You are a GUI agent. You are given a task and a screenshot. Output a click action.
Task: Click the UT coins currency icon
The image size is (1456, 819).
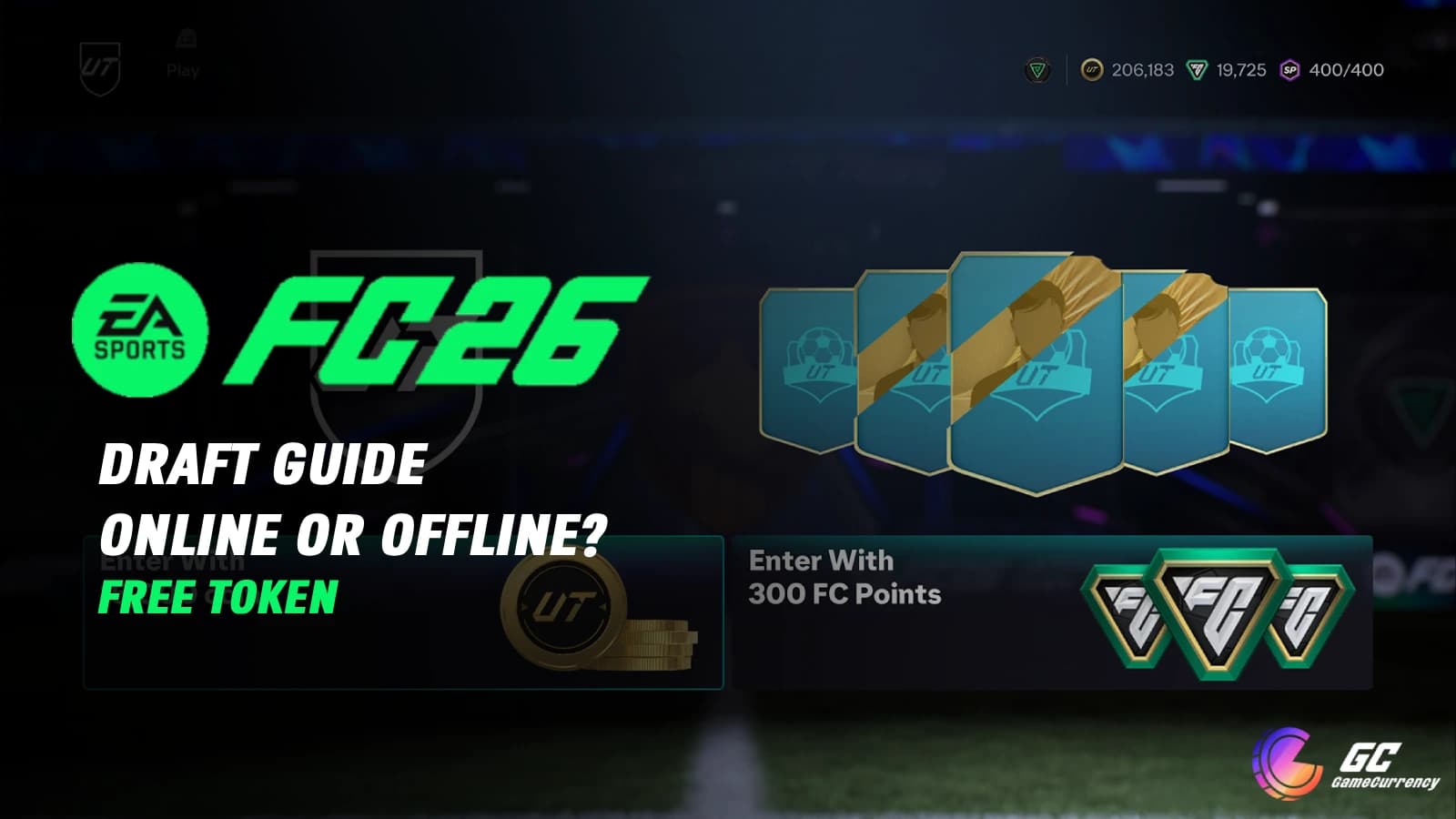pyautogui.click(x=1093, y=67)
